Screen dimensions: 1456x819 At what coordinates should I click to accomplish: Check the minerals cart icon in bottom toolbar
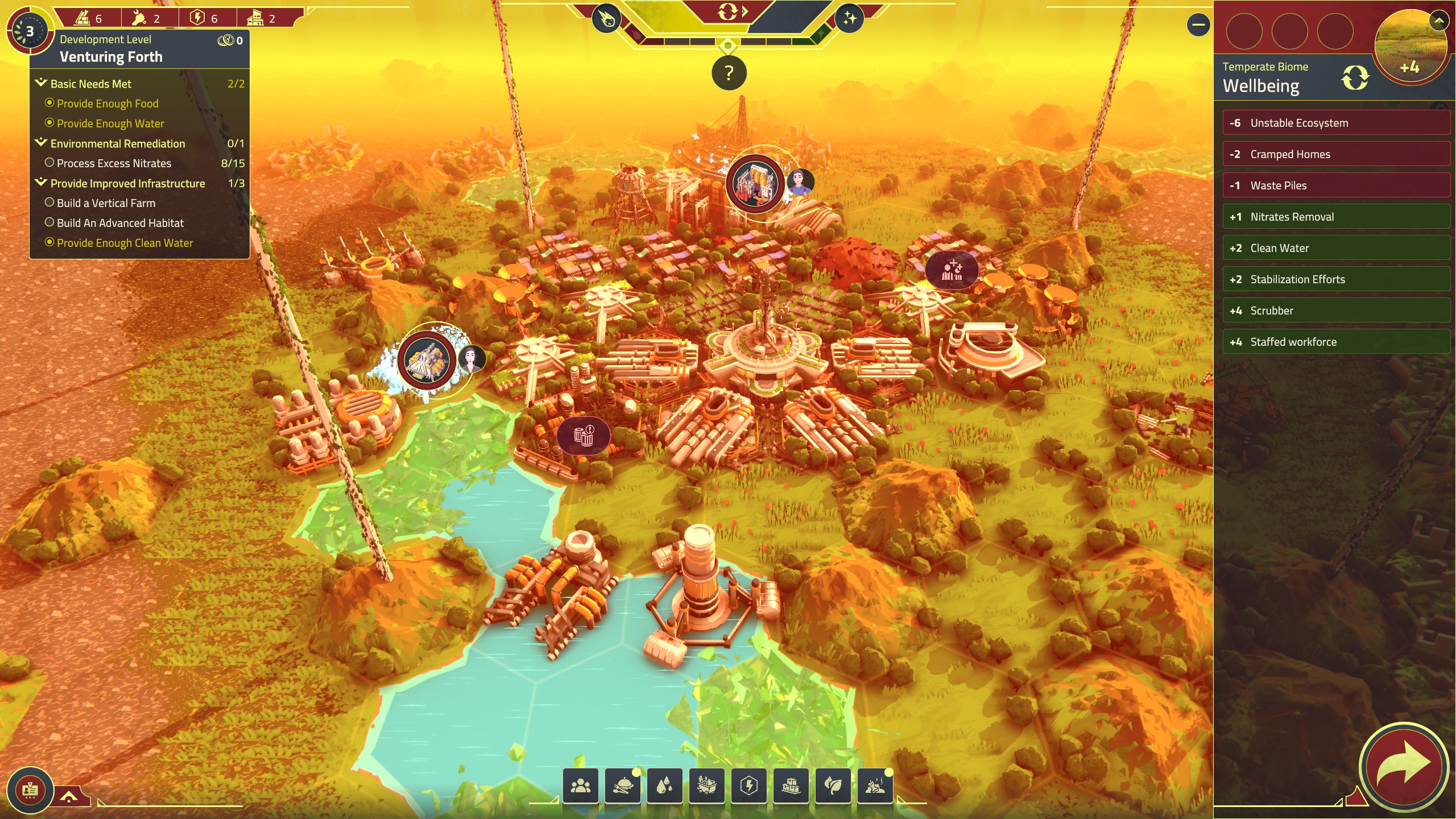[x=708, y=785]
